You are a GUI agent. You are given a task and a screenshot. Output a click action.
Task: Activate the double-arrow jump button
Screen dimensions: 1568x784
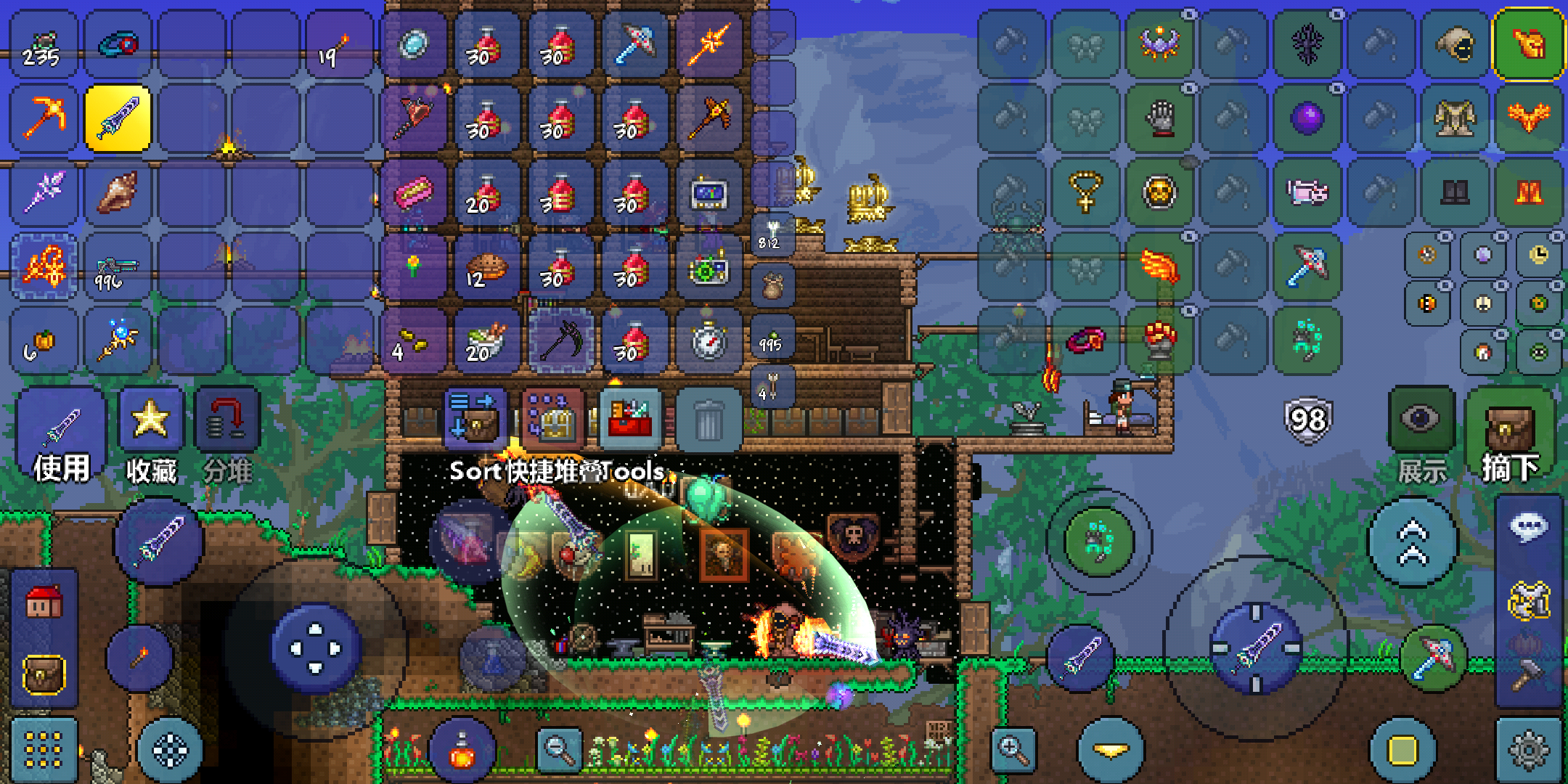1412,542
